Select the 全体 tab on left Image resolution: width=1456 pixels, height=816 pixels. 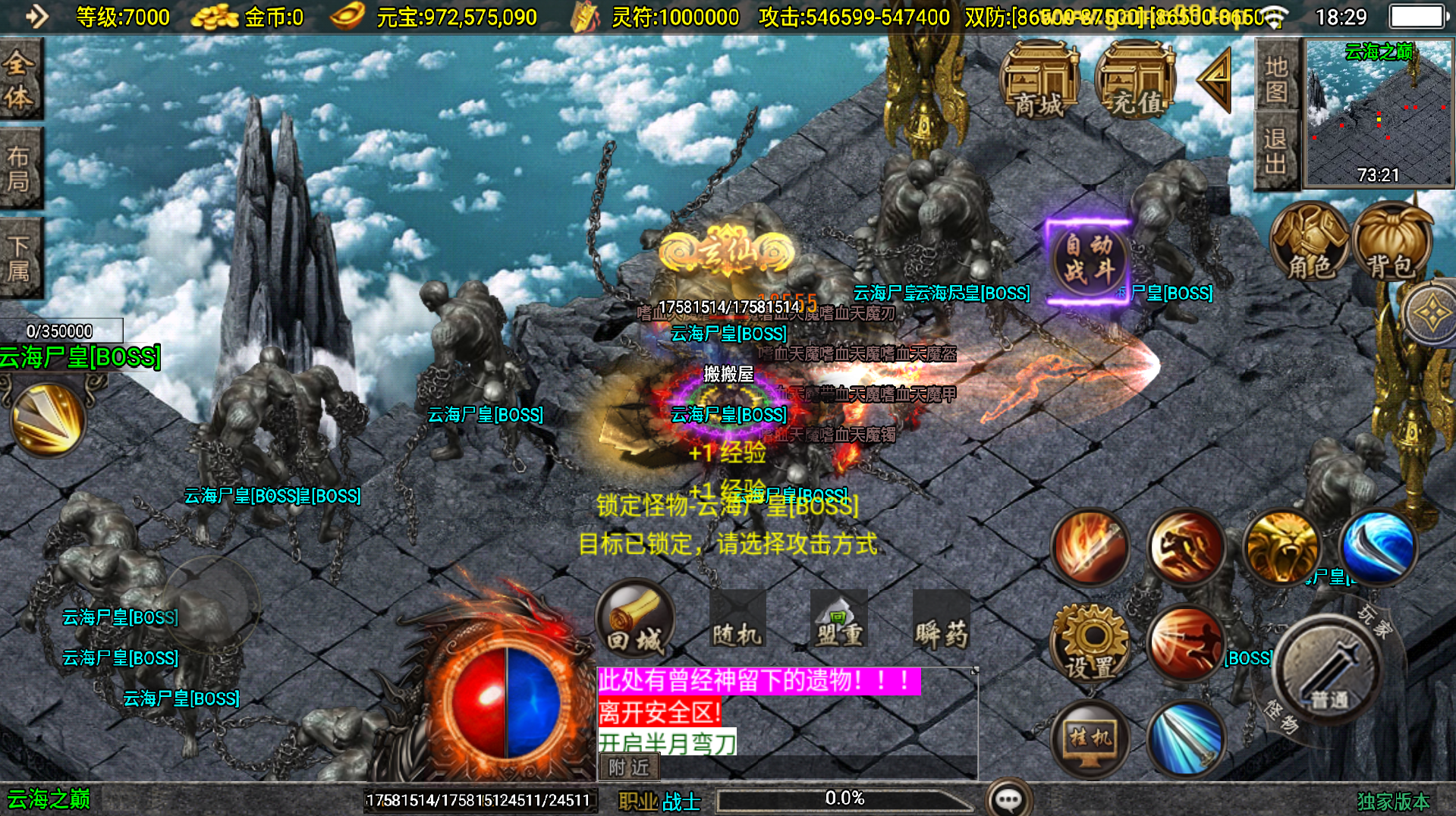(19, 80)
